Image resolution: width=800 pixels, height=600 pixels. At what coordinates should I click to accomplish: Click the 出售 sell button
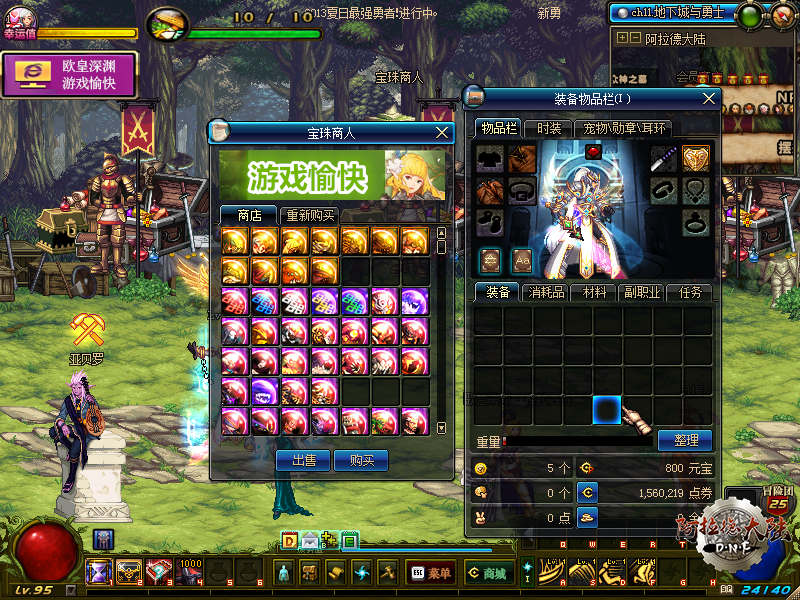pos(303,460)
